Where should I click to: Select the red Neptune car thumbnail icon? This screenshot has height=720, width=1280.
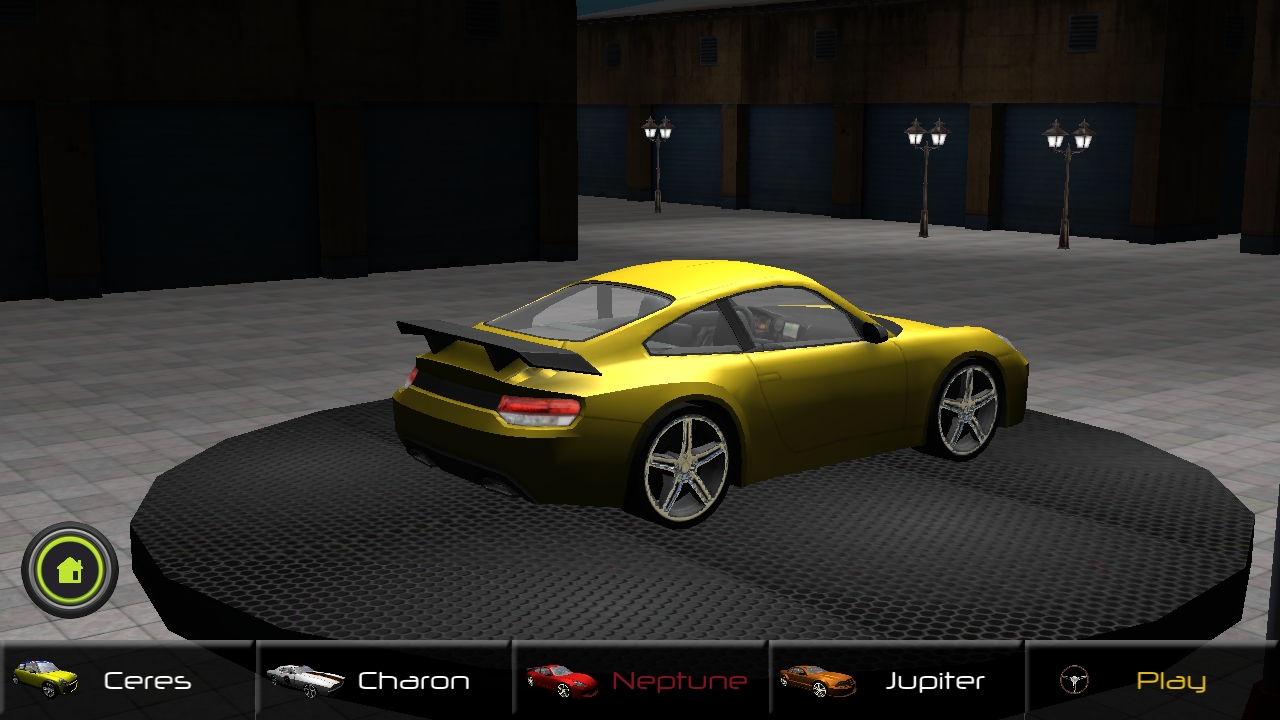point(561,679)
